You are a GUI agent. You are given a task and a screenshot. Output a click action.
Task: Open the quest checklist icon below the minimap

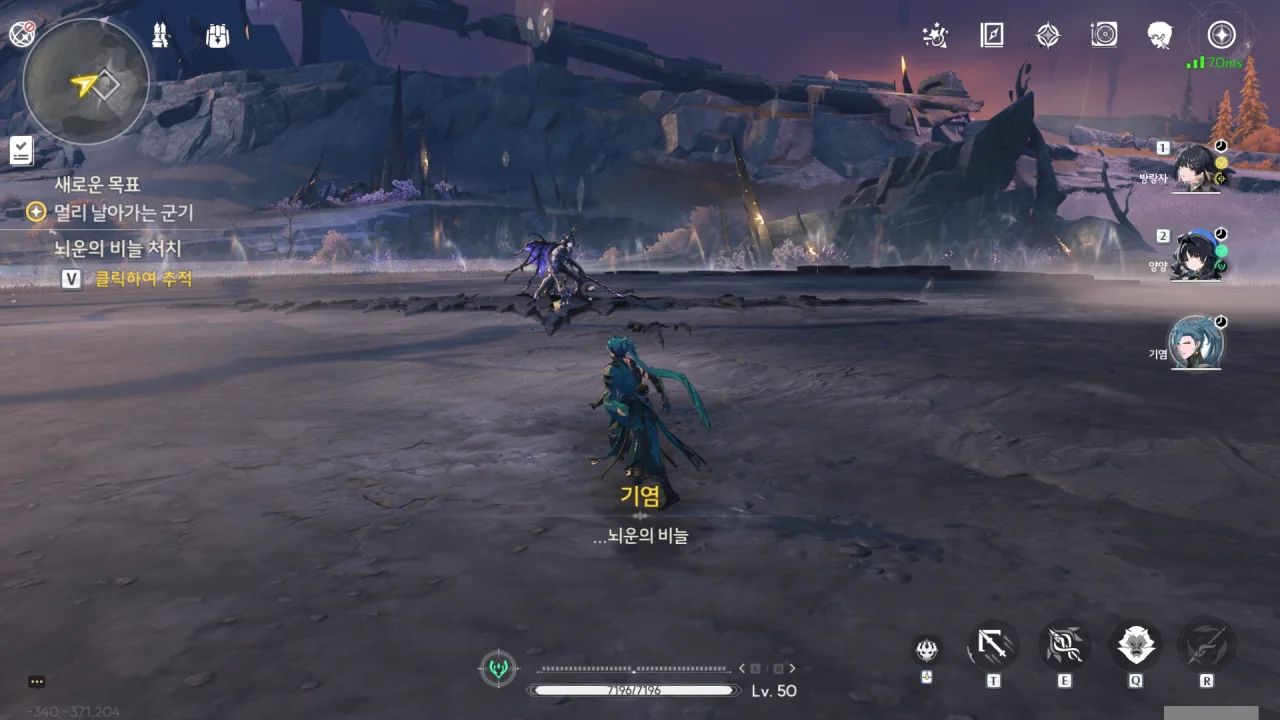click(21, 151)
